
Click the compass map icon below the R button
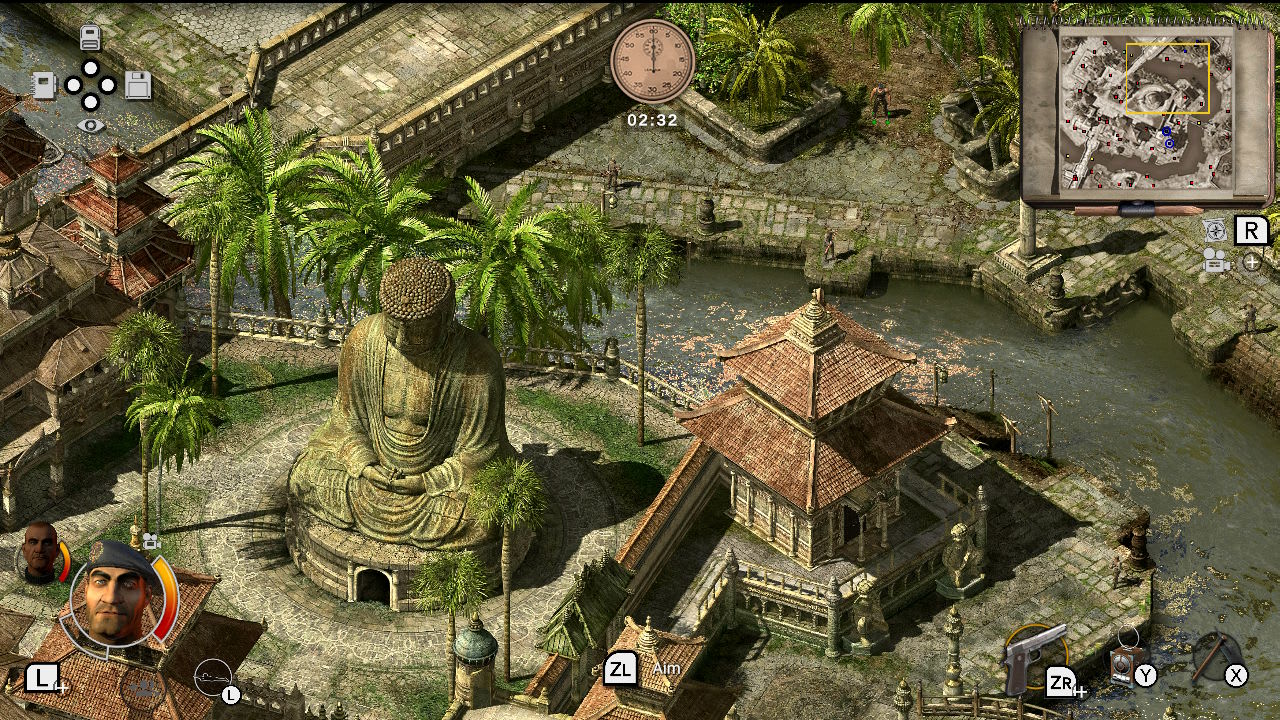1216,229
